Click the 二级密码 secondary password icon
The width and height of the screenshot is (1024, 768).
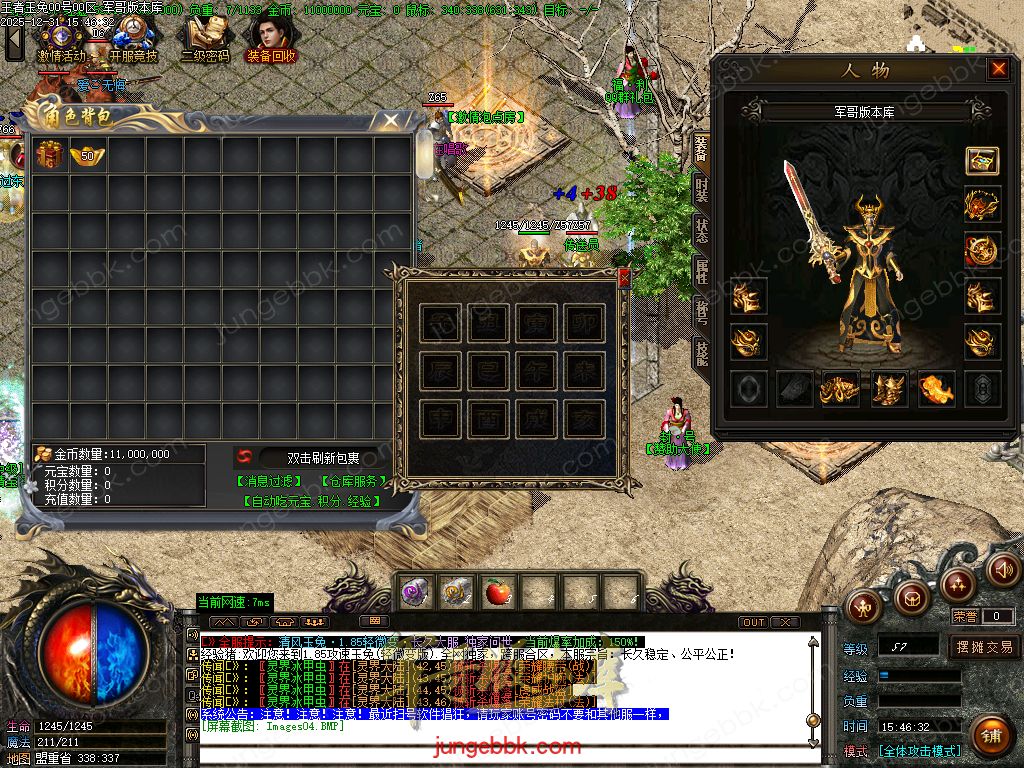tap(204, 40)
